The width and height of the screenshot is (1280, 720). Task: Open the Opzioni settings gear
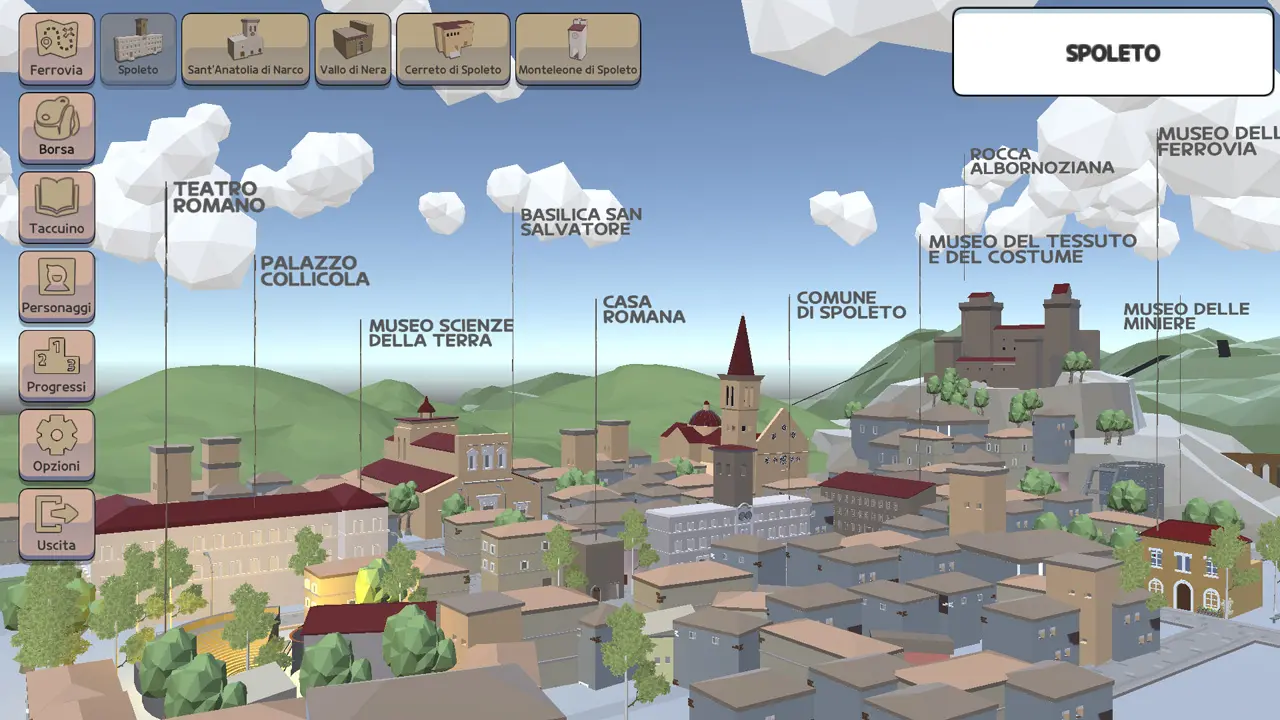(56, 444)
